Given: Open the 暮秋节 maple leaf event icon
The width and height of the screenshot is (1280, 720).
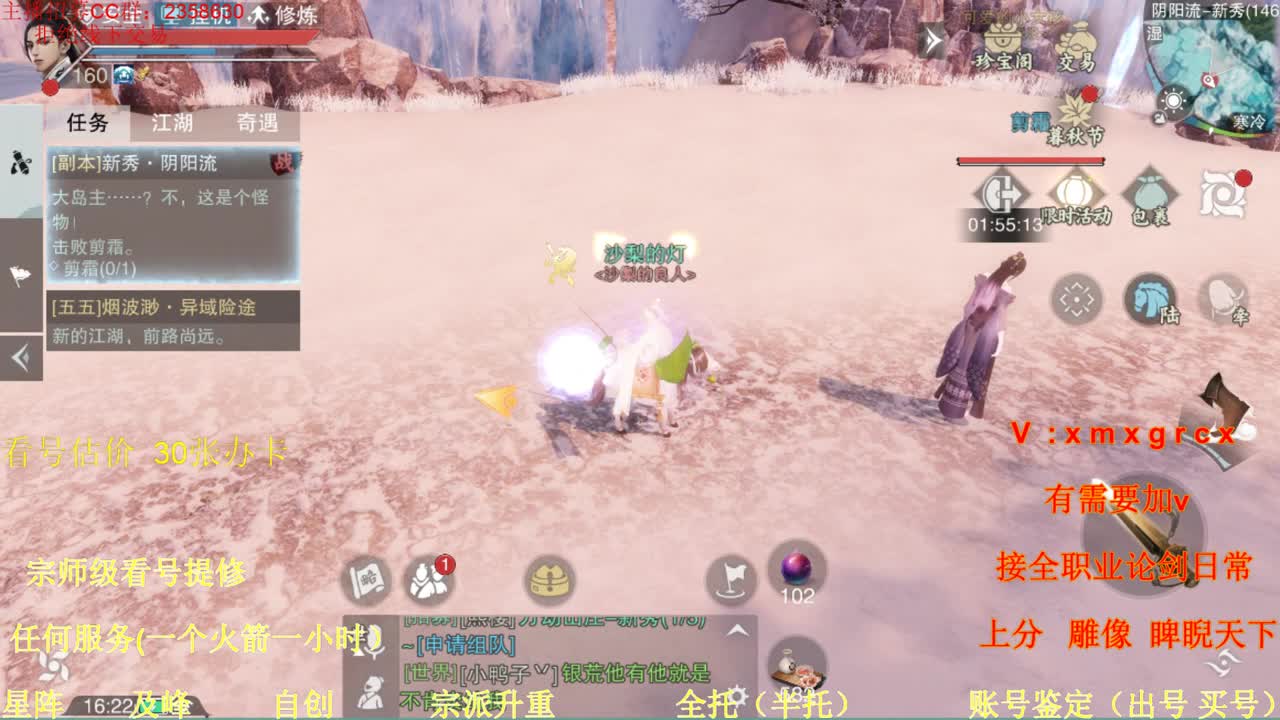Looking at the screenshot, I should click(x=1071, y=110).
